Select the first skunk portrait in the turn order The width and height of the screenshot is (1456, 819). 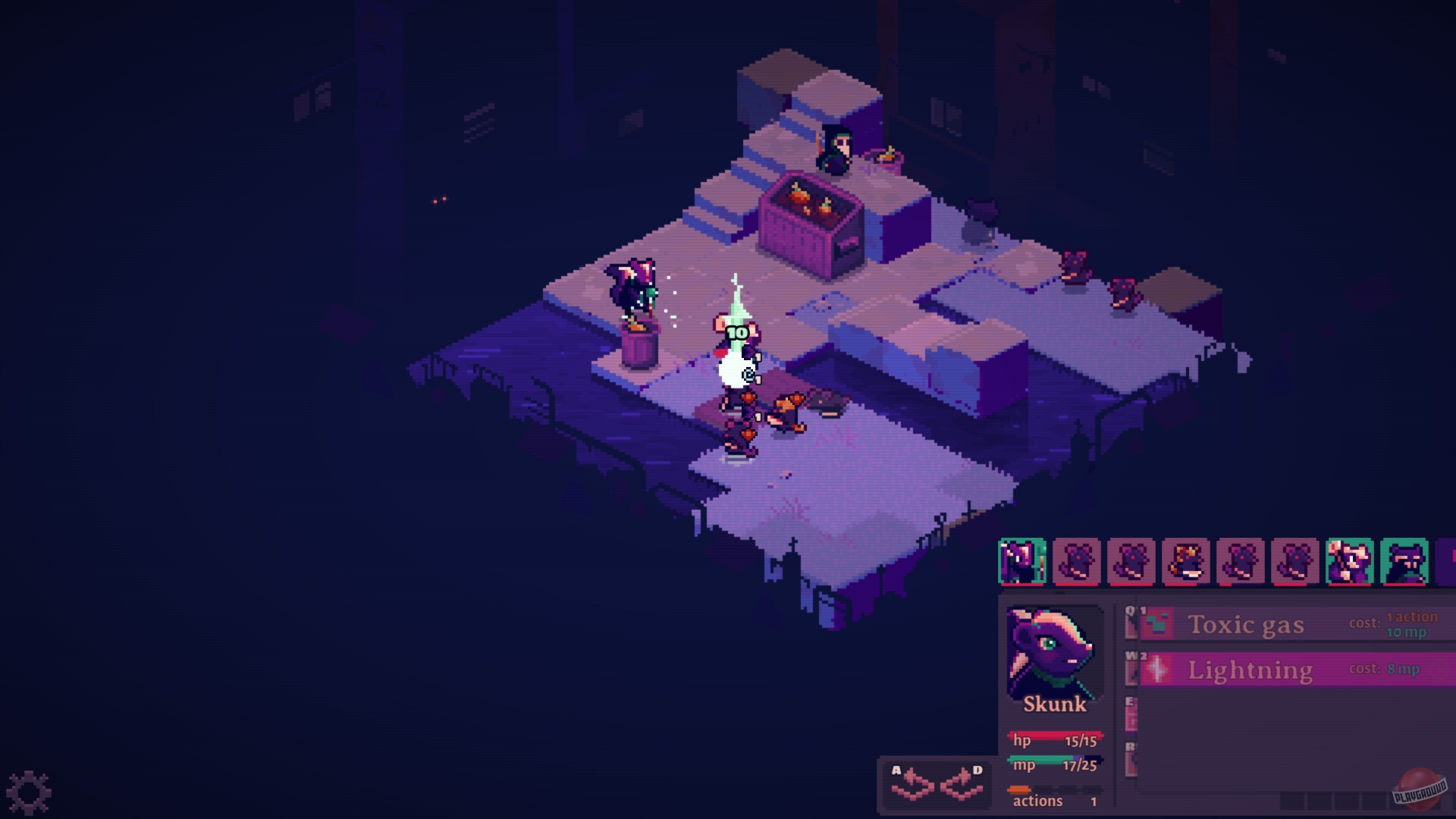(x=1022, y=561)
